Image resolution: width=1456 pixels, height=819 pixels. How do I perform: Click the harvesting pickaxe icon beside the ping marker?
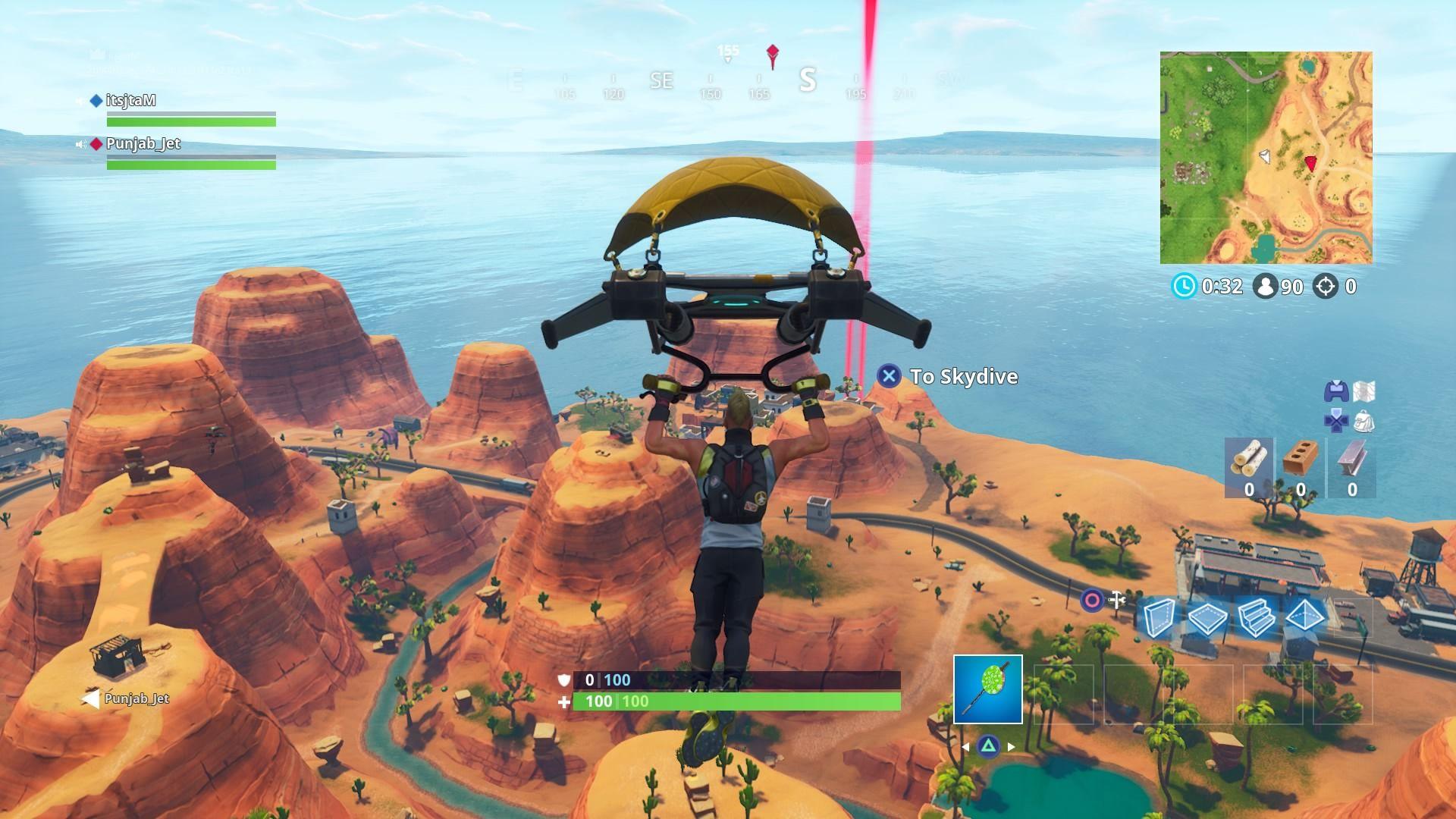pos(1118,599)
